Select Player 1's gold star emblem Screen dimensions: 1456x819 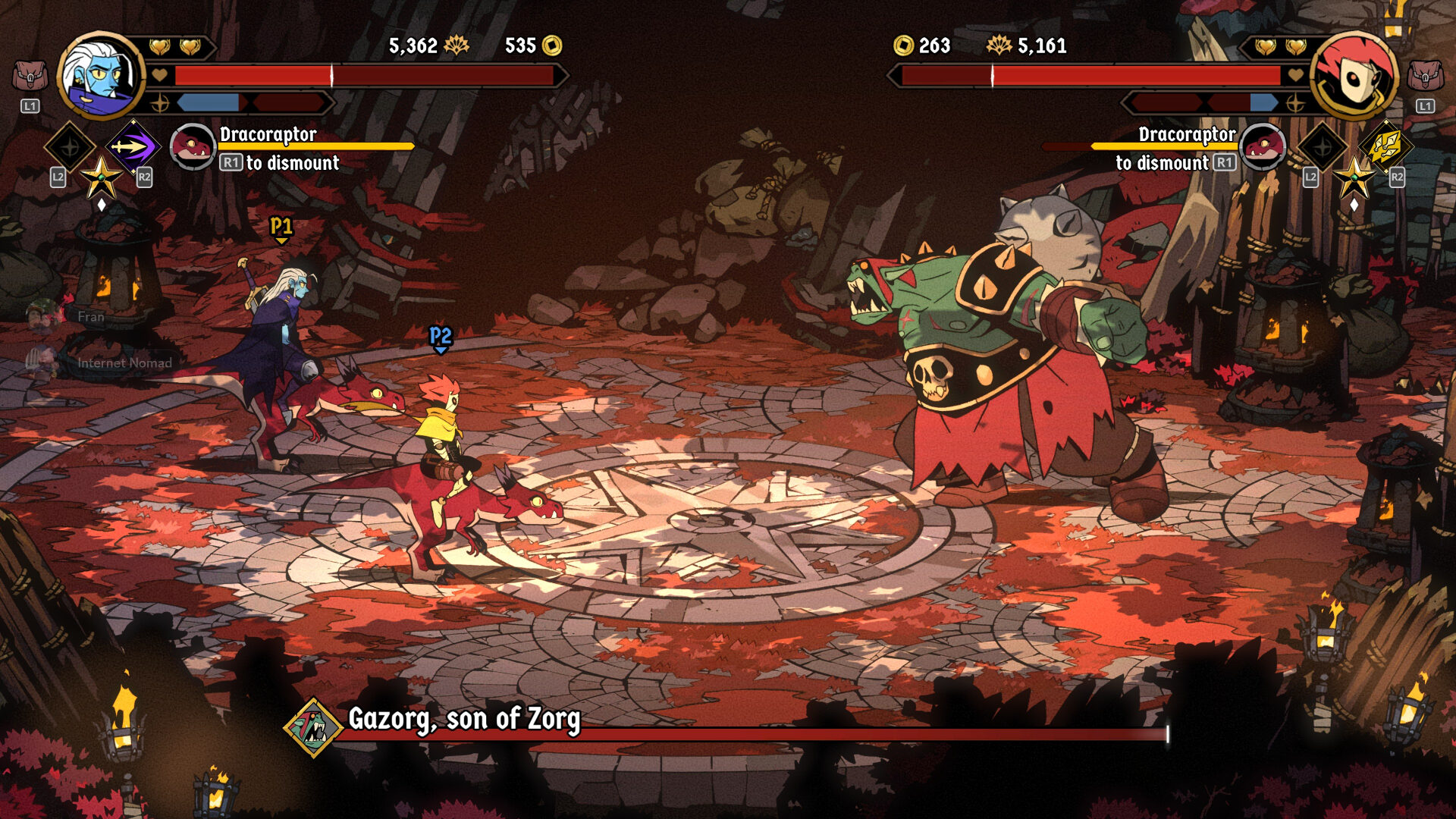tap(101, 178)
